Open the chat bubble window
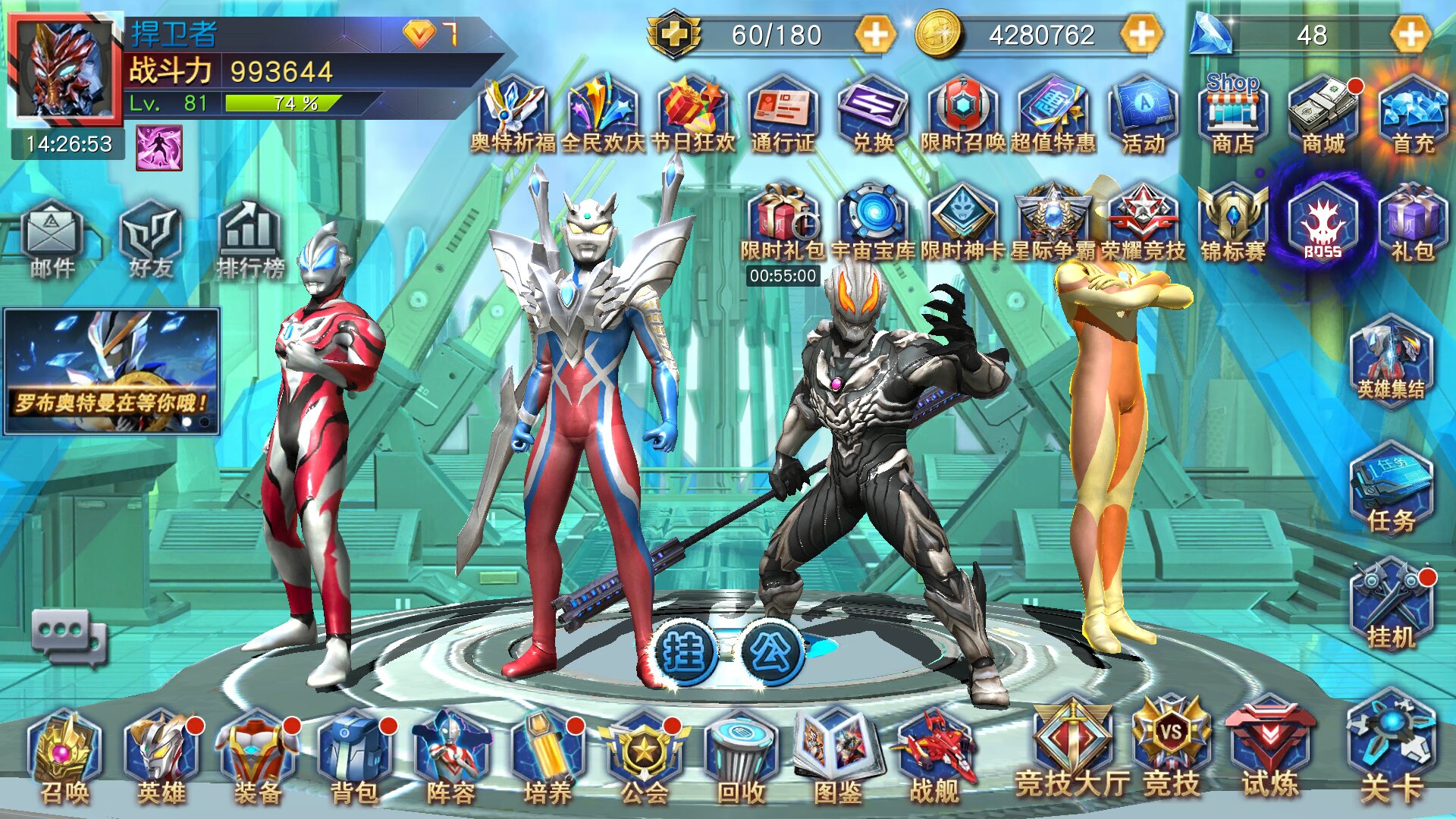The image size is (1456, 819). [68, 635]
